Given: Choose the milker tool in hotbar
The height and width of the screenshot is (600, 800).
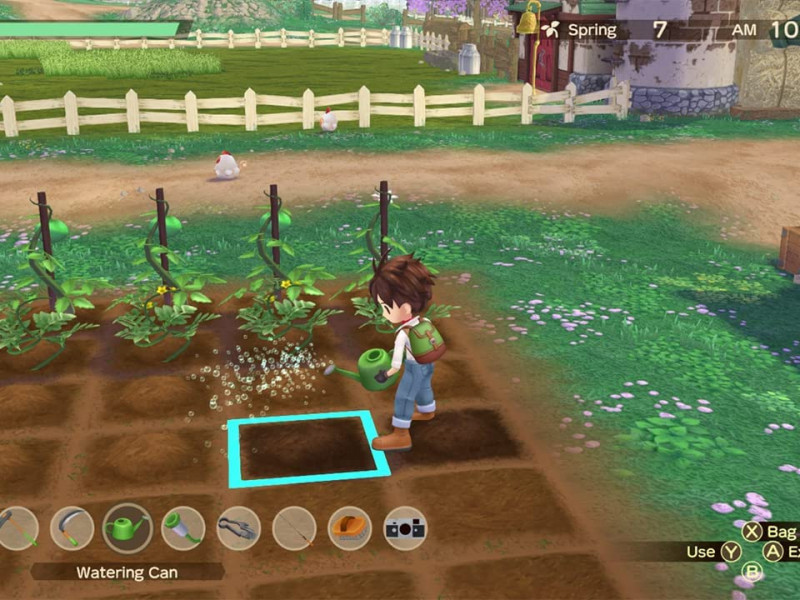Looking at the screenshot, I should point(183,528).
